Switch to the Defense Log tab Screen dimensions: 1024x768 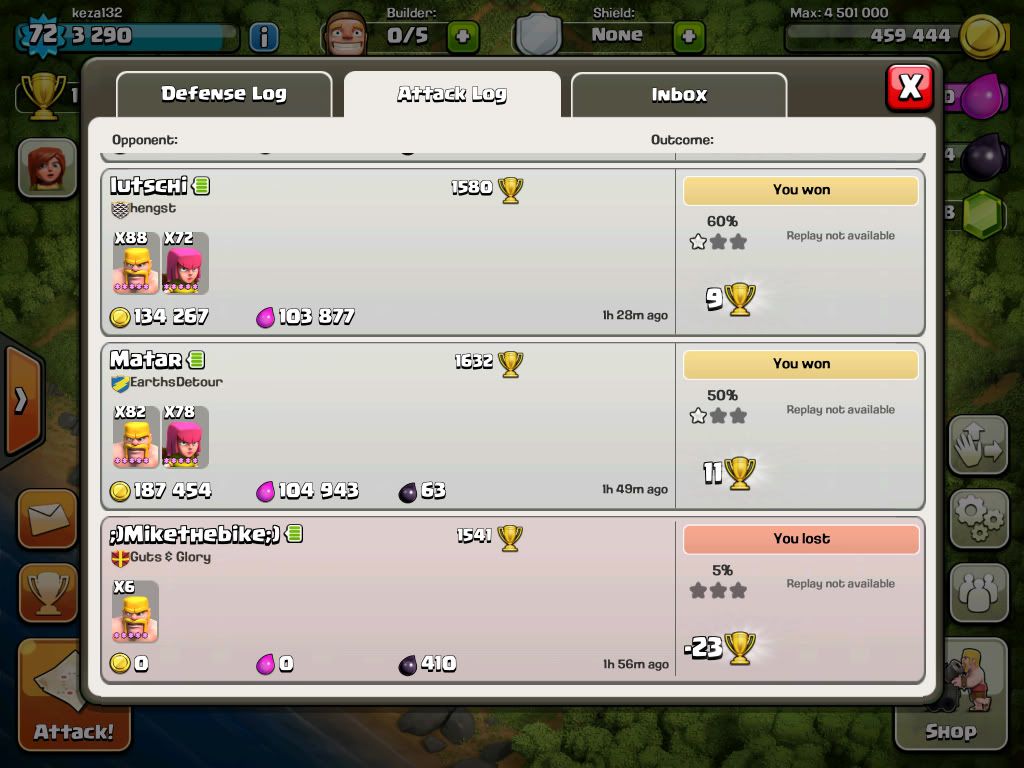point(224,94)
